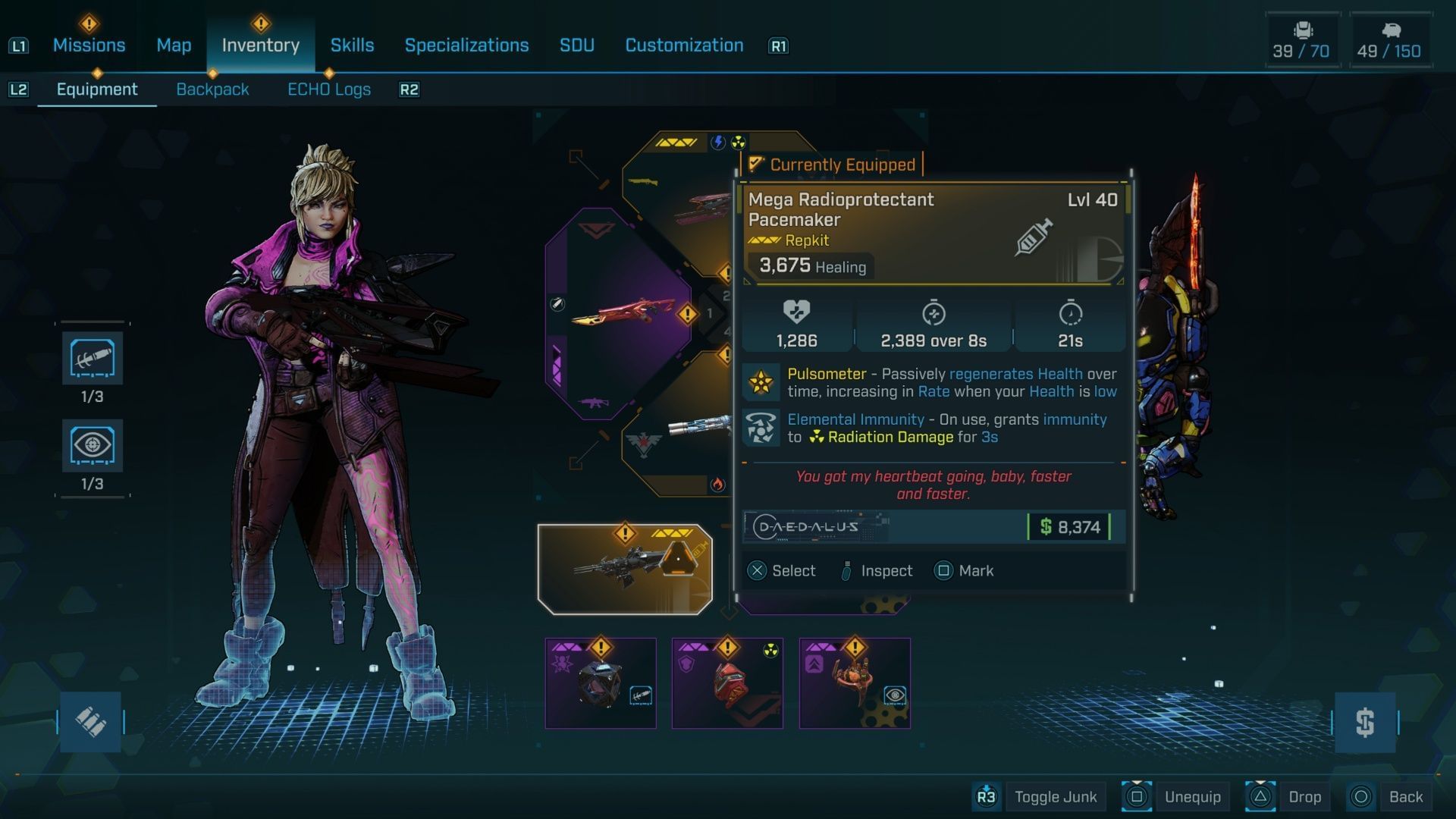Image resolution: width=1456 pixels, height=819 pixels.
Task: View the ECHO Logs sub-tab
Action: (329, 89)
